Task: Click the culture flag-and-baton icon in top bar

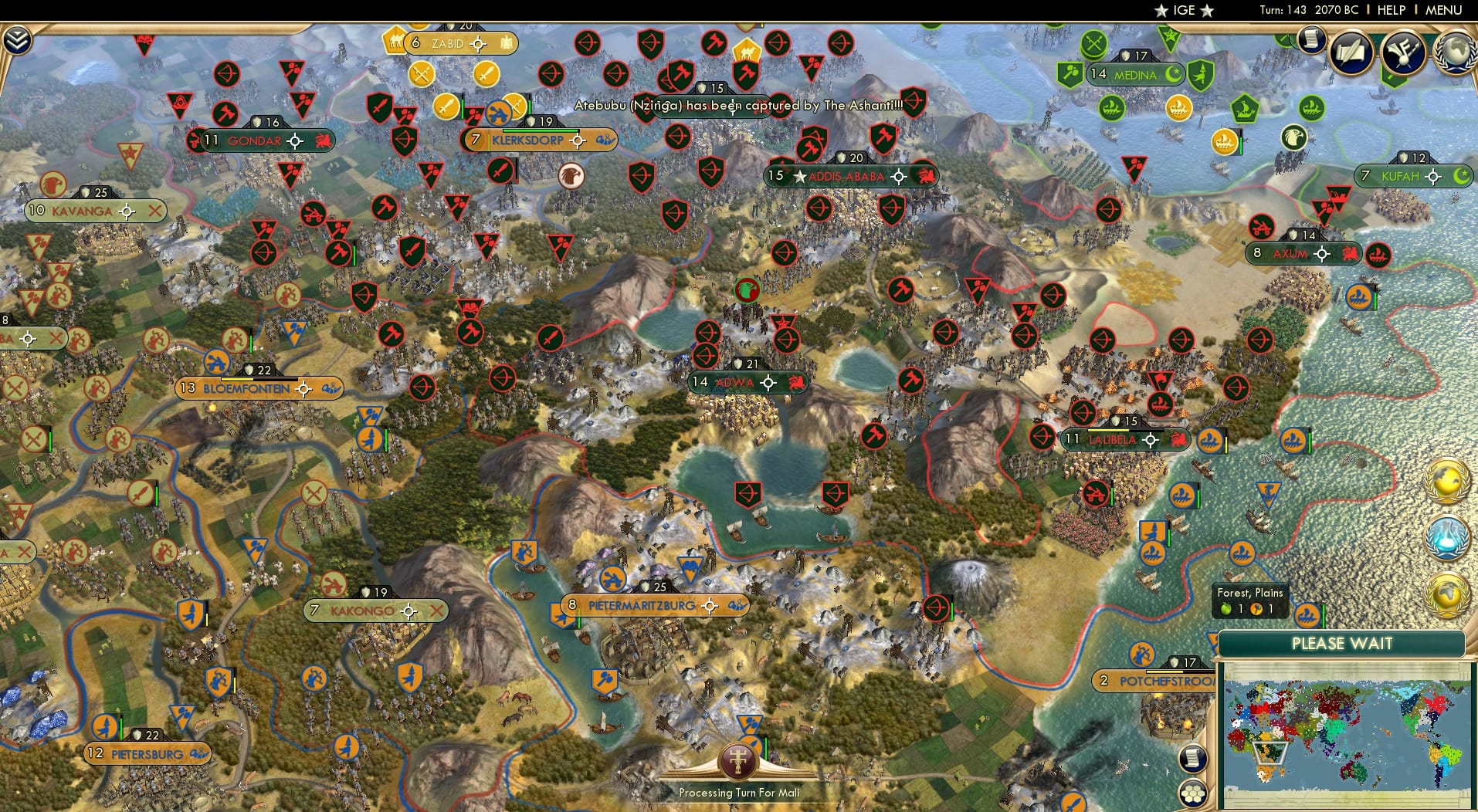Action: [x=1402, y=52]
